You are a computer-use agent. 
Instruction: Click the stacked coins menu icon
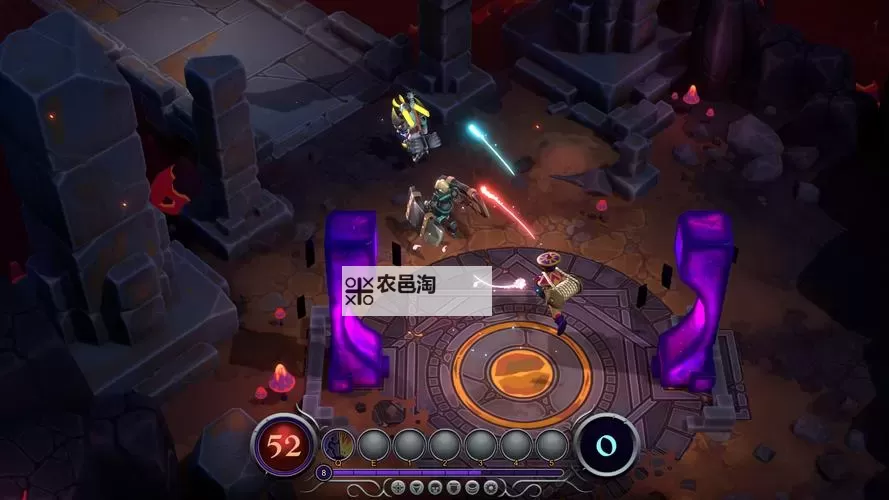tap(472, 487)
